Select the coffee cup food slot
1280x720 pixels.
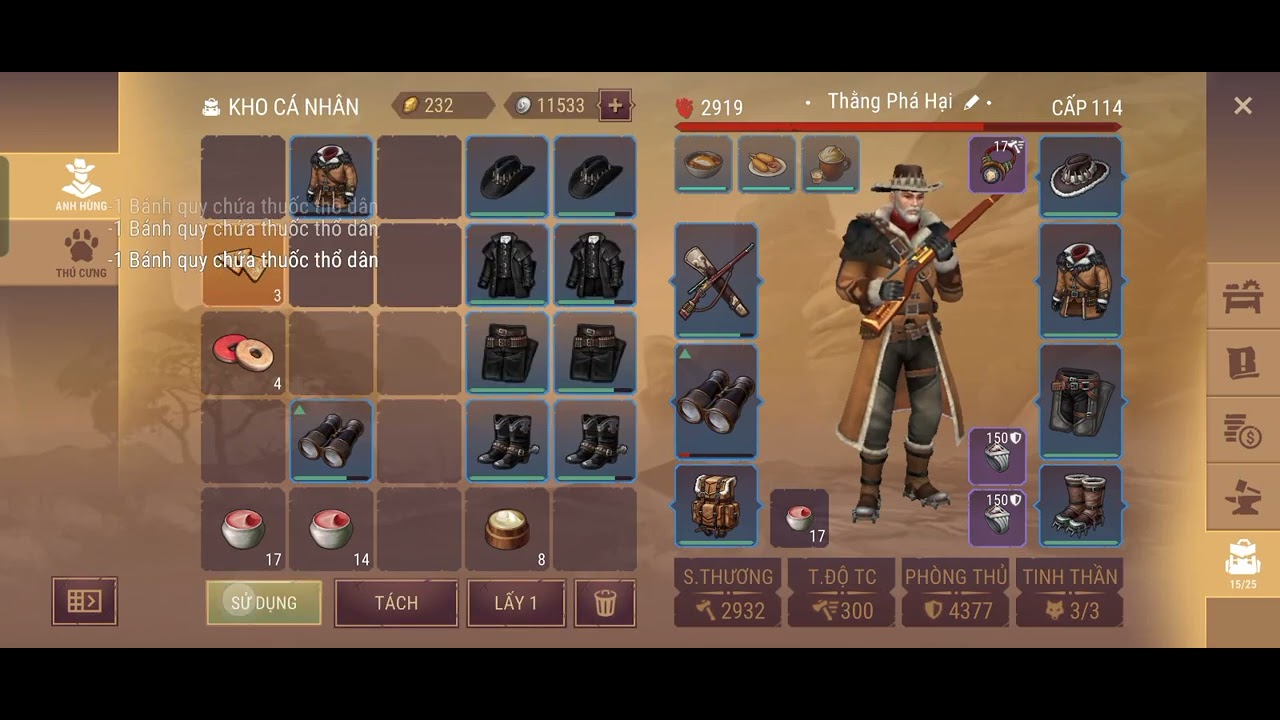click(830, 163)
